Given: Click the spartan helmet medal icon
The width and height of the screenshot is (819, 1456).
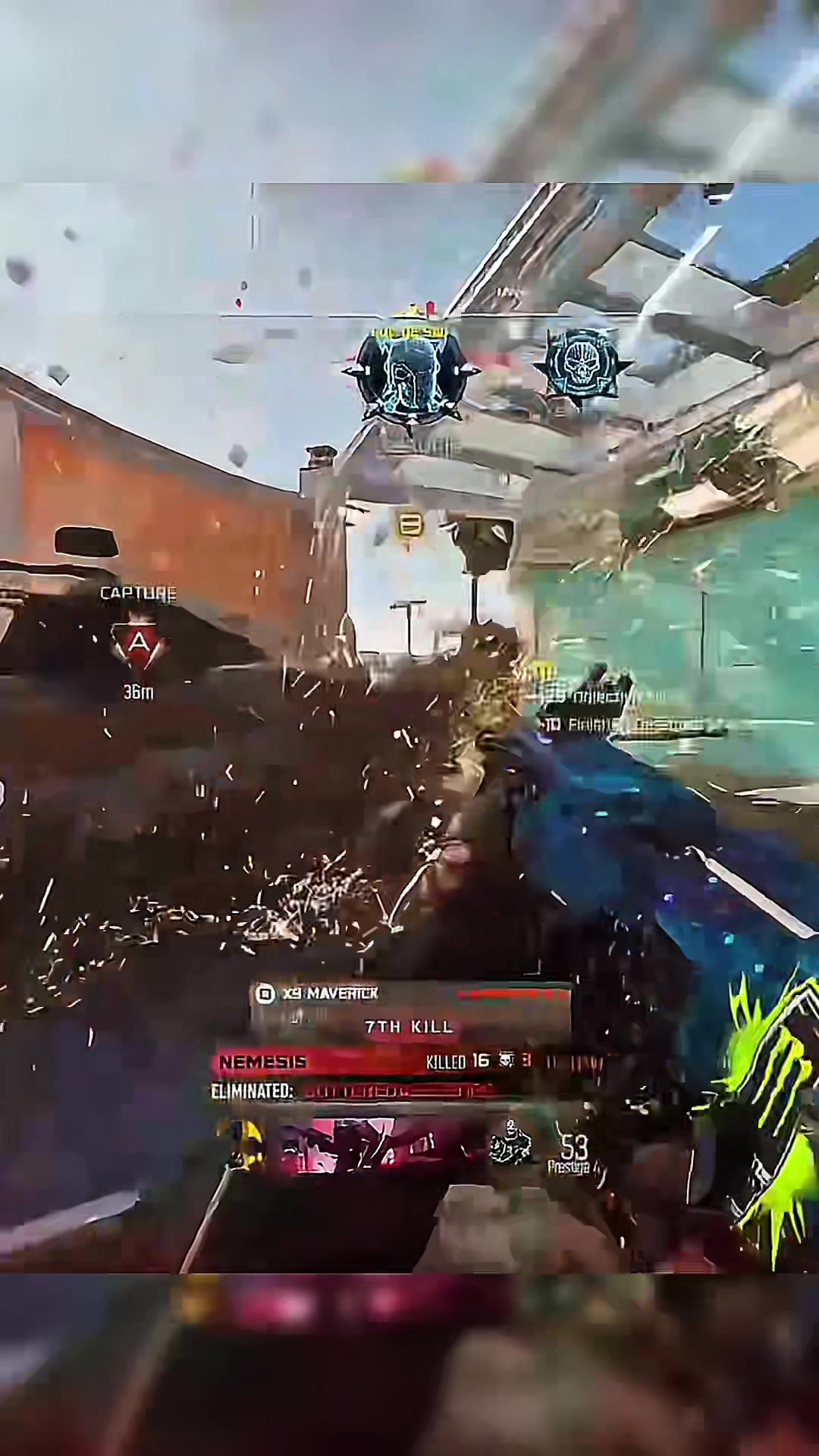Looking at the screenshot, I should click(x=410, y=375).
